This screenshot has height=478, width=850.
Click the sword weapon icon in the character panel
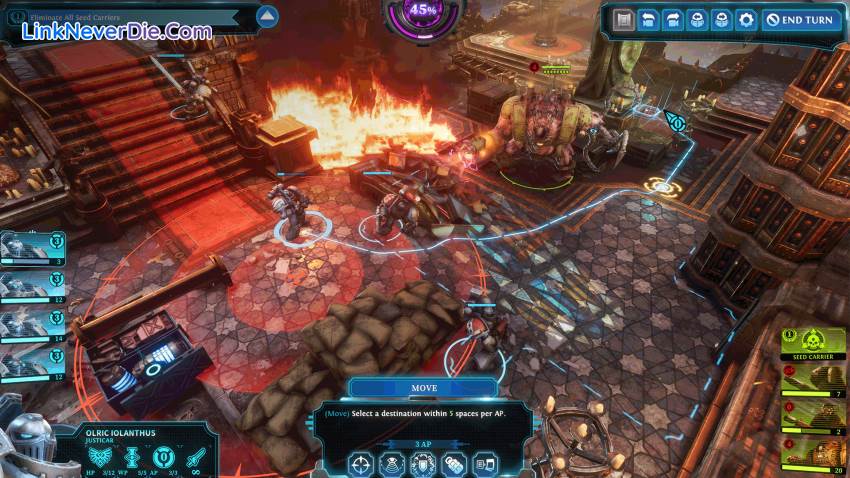pyautogui.click(x=196, y=456)
